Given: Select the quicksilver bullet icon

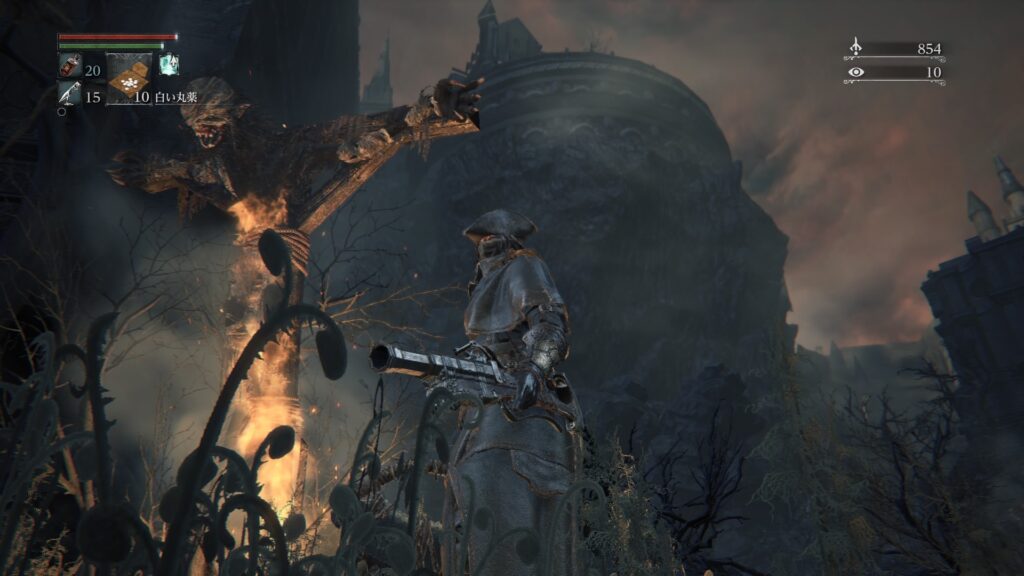Looking at the screenshot, I should click(x=69, y=96).
